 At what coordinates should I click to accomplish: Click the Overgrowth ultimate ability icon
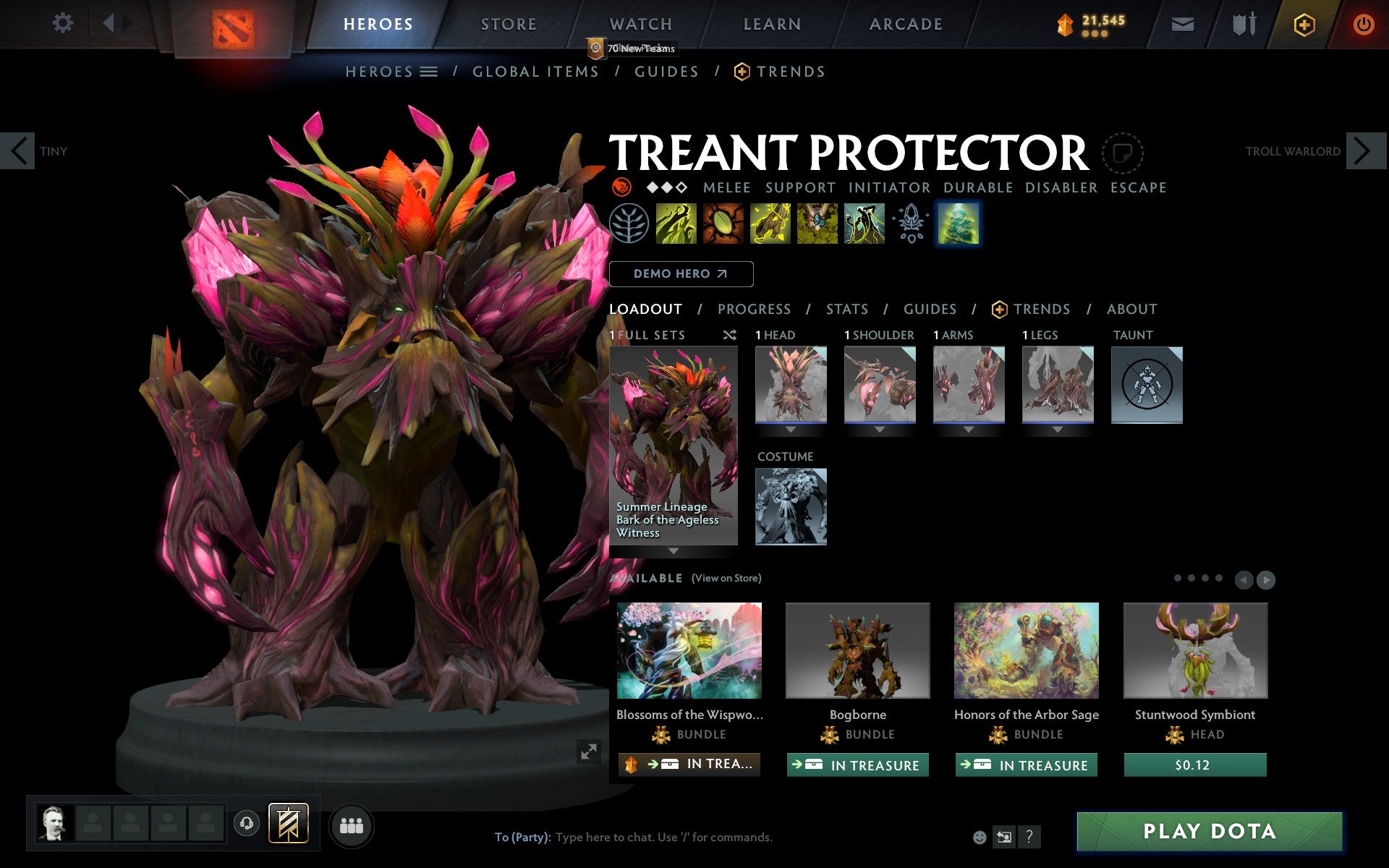[x=865, y=224]
